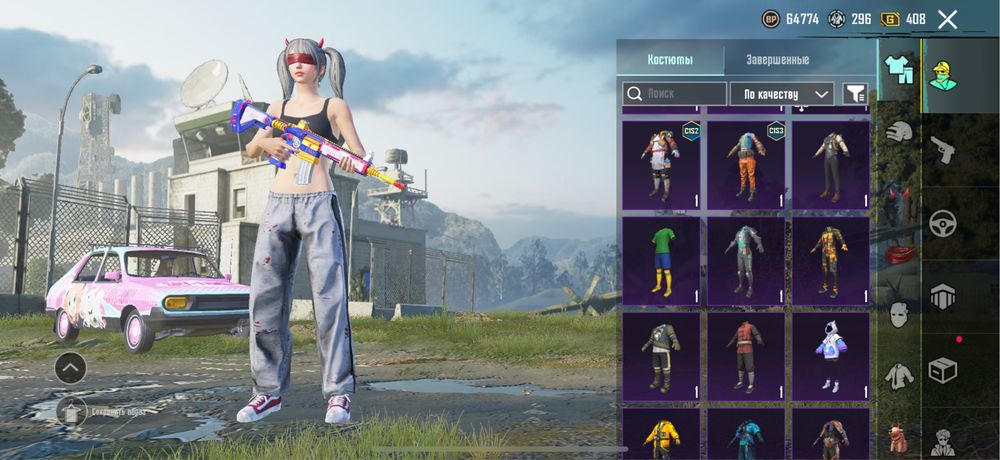Image resolution: width=1000 pixels, height=460 pixels.
Task: Open the pistol weapon skins category
Action: [943, 151]
